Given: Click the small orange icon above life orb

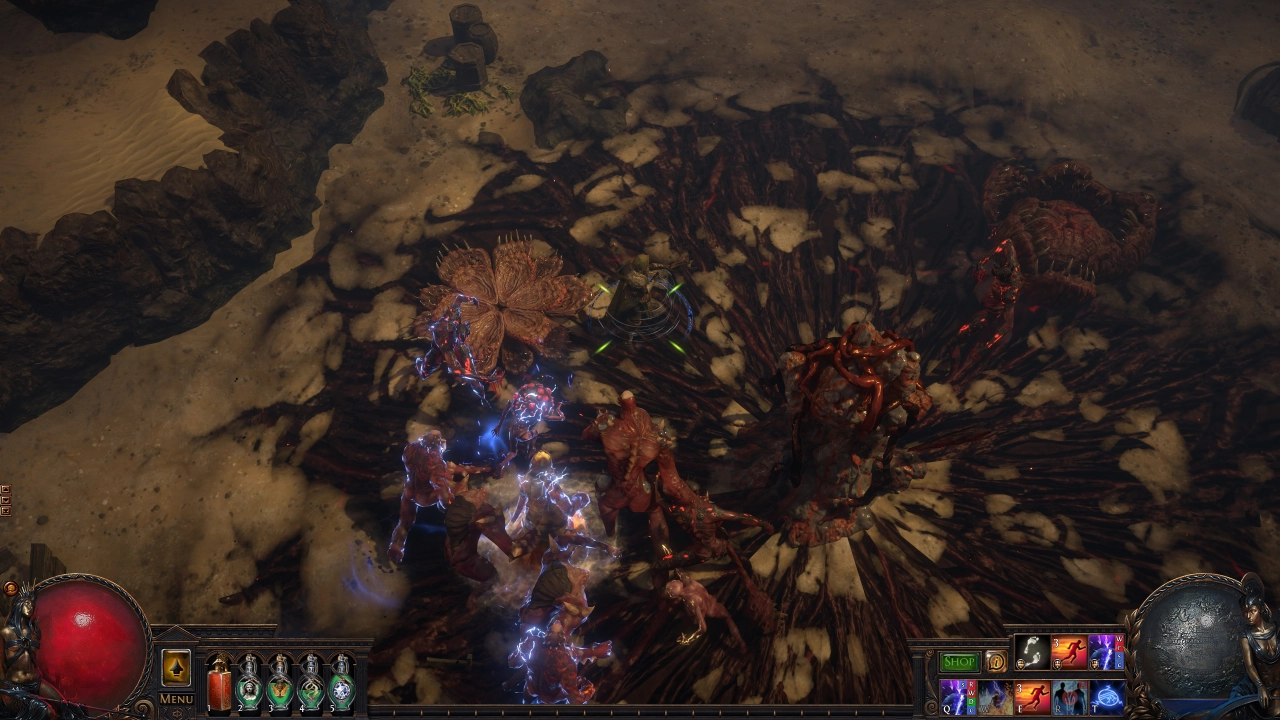Looking at the screenshot, I should [x=10, y=589].
